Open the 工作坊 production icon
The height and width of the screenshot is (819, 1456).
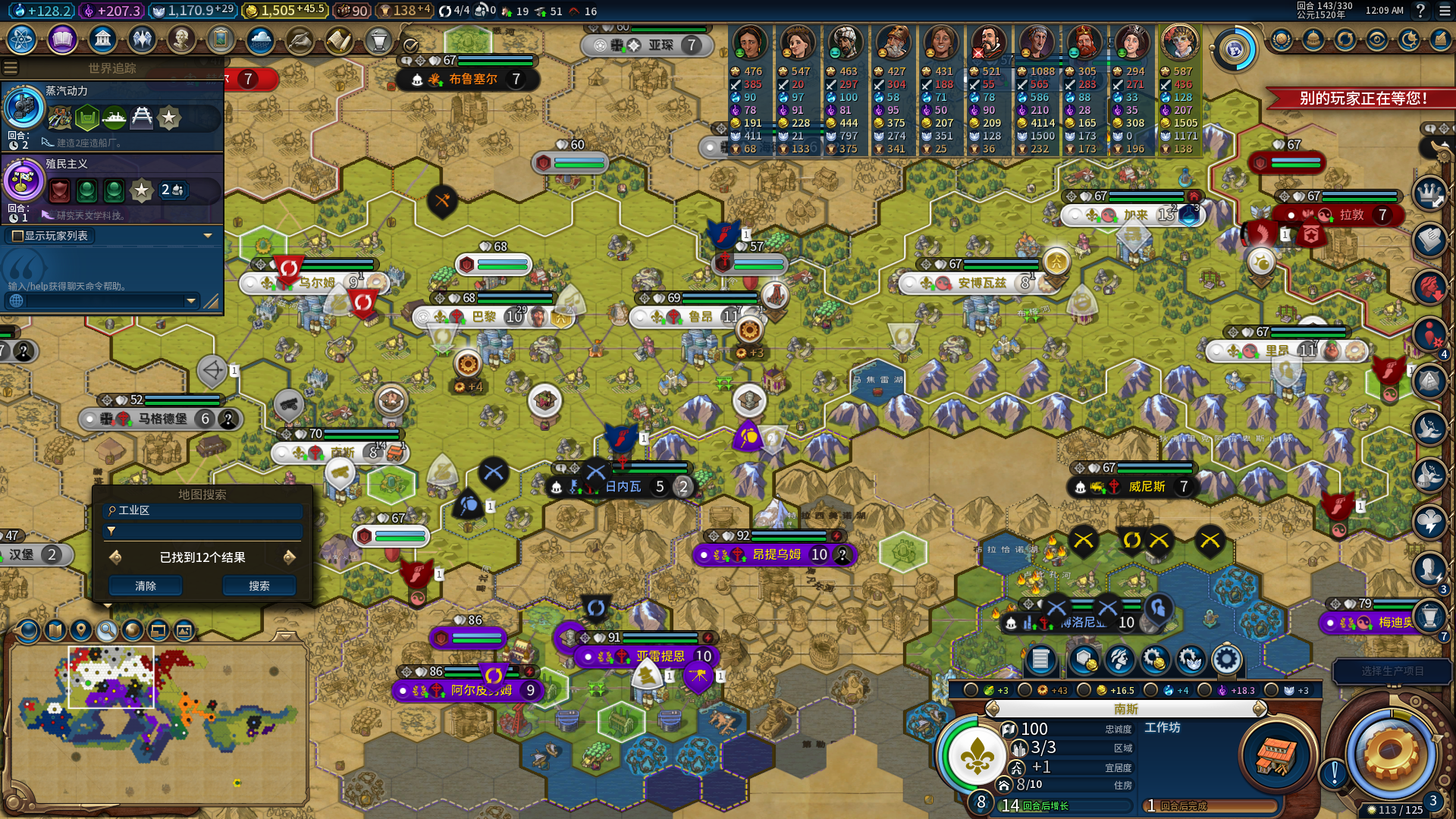pos(1276,754)
